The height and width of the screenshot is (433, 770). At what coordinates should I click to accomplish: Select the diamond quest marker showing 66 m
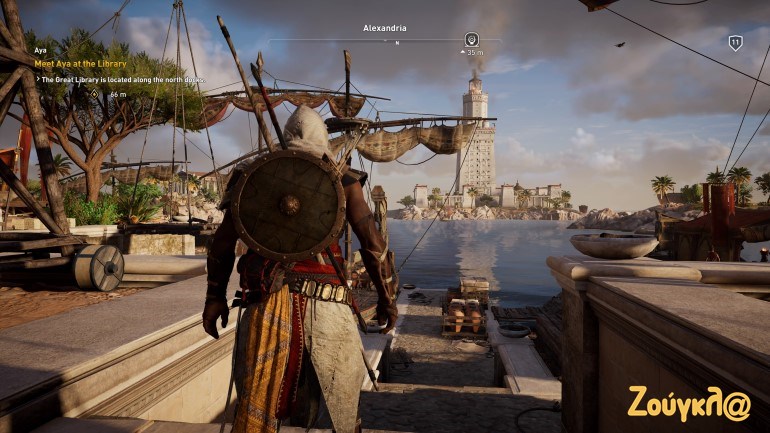95,93
